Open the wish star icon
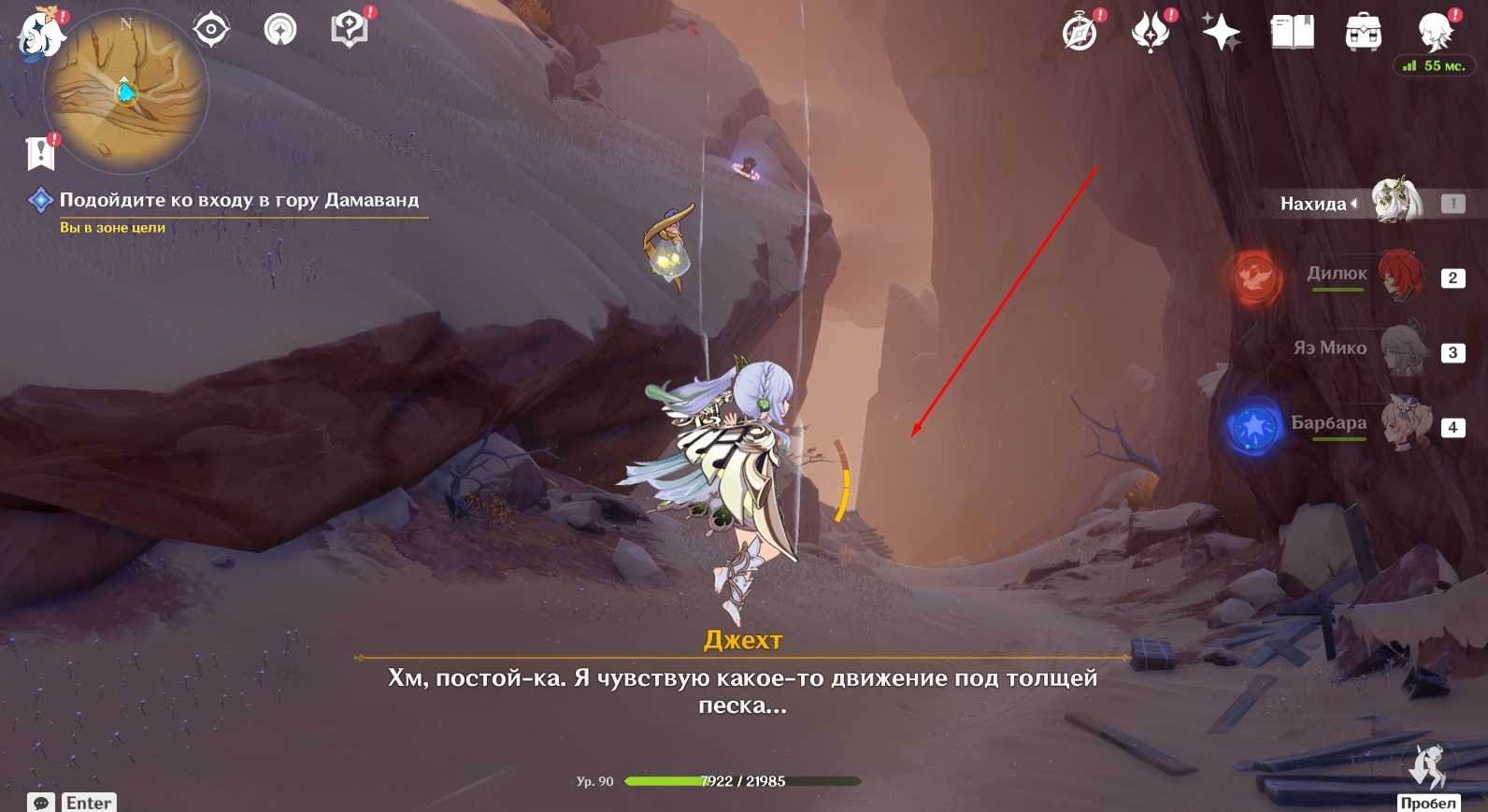 point(1221,34)
